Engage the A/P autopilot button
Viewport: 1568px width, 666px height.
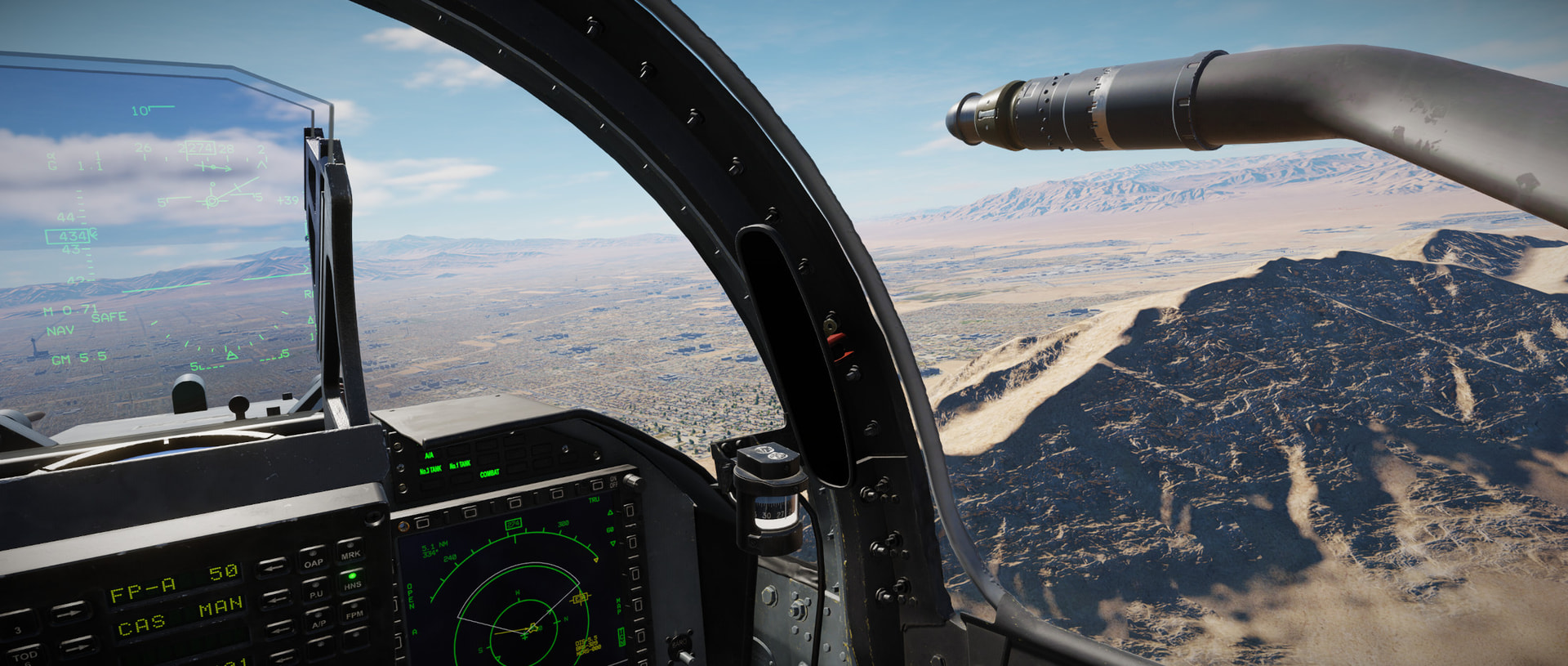(x=318, y=620)
